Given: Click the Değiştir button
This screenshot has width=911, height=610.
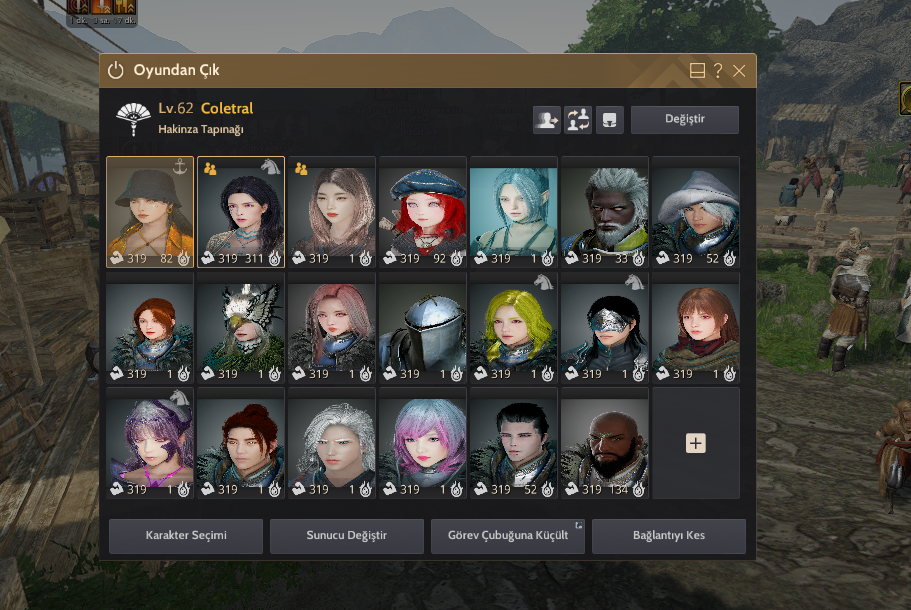Looking at the screenshot, I should [685, 120].
